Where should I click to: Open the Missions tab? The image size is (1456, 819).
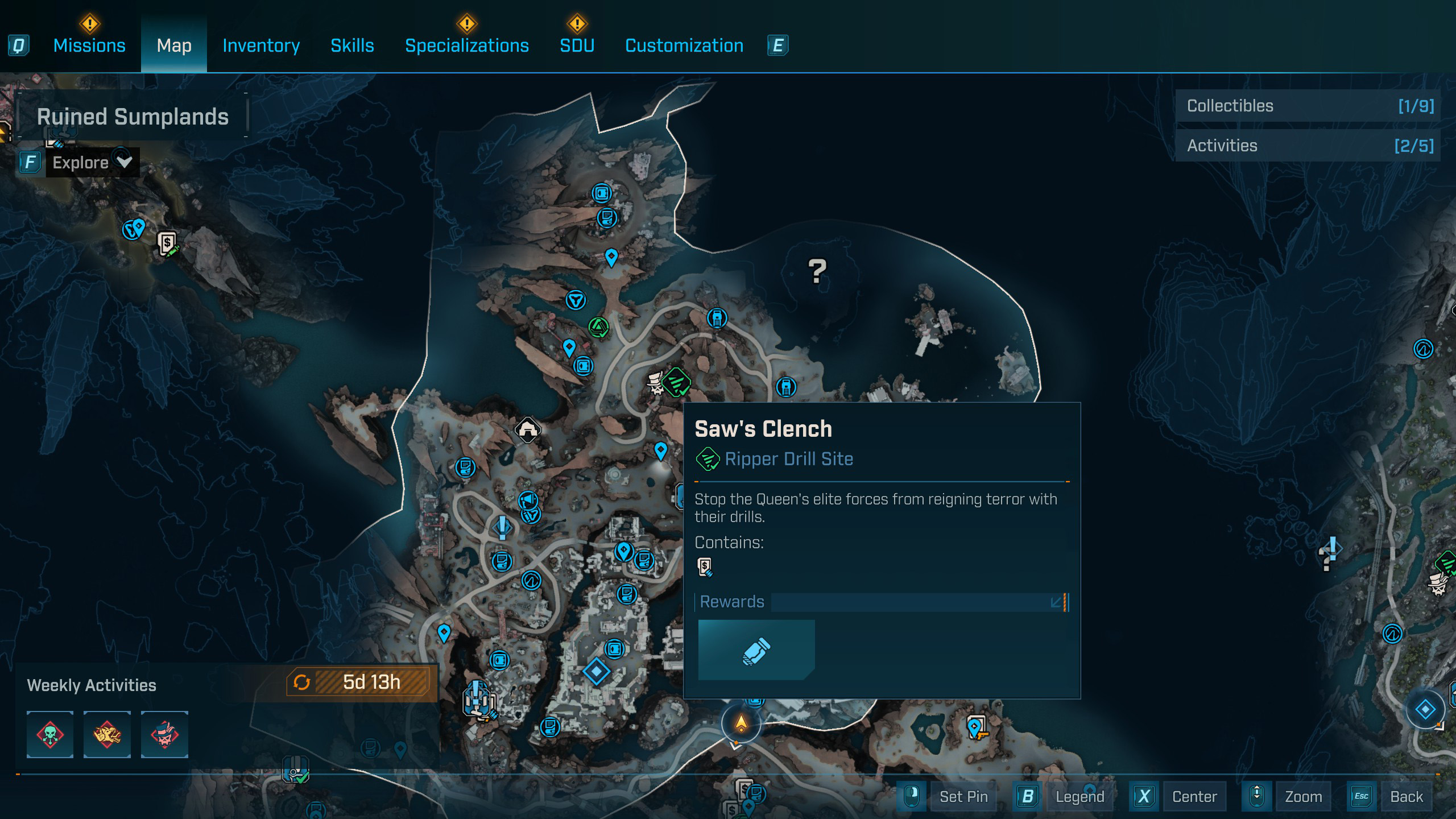pyautogui.click(x=89, y=45)
